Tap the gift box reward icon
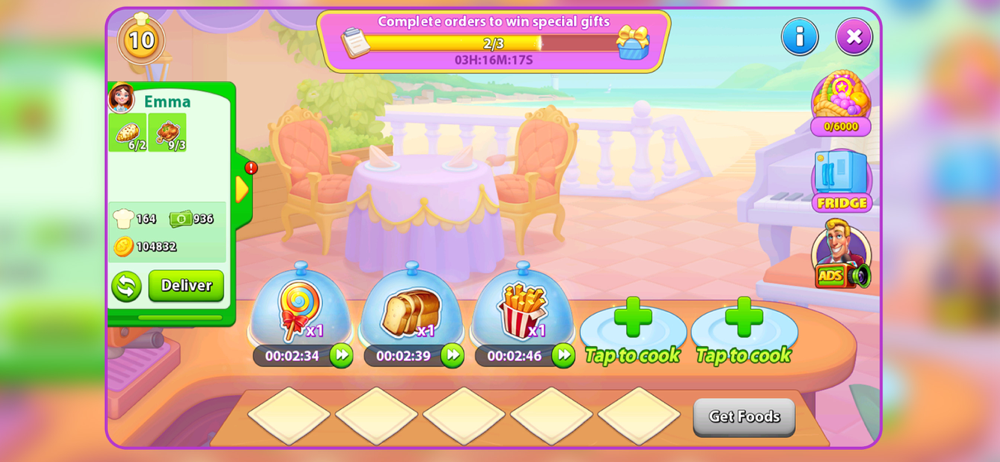Image resolution: width=1000 pixels, height=462 pixels. [632, 42]
